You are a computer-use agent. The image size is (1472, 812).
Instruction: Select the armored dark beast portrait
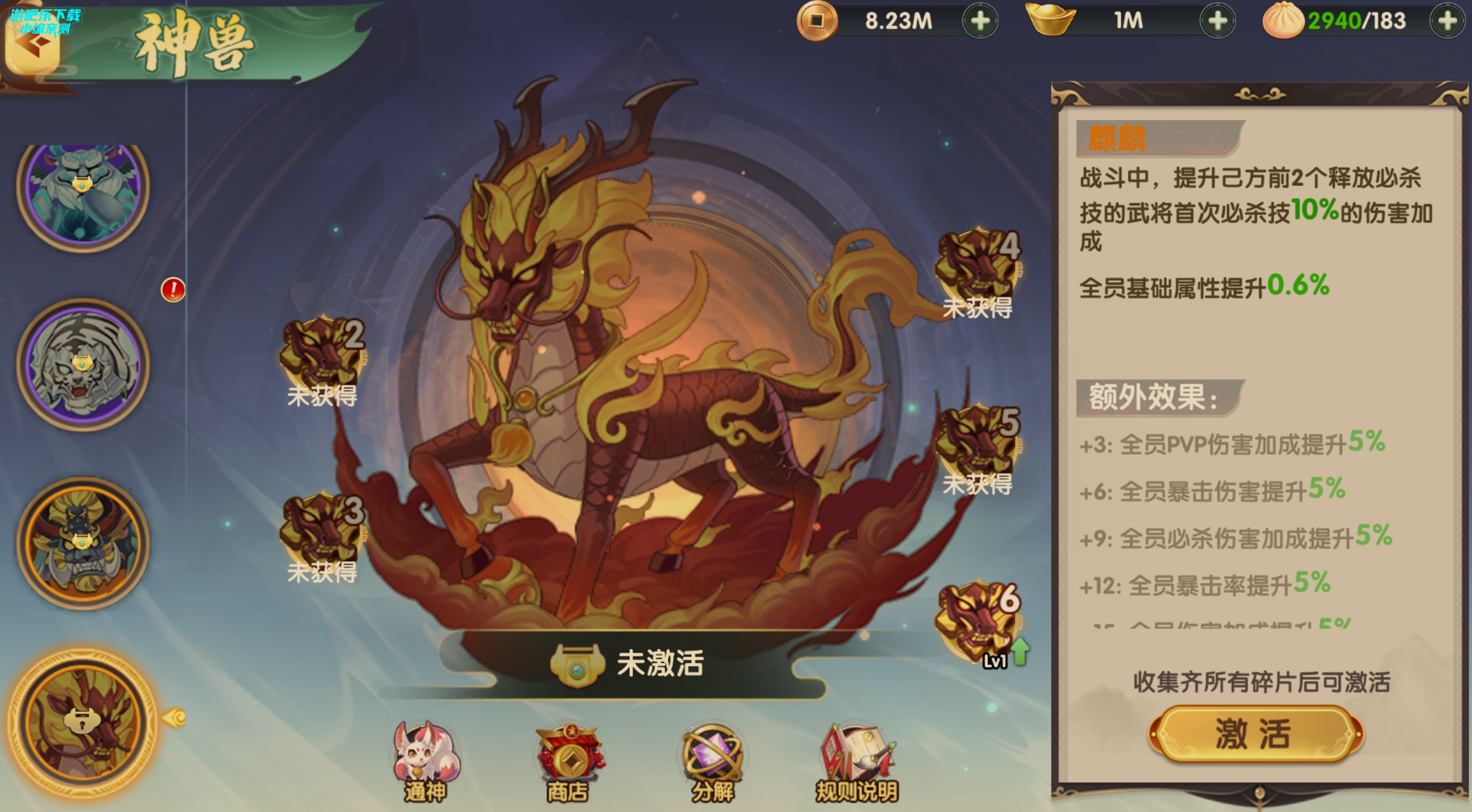pos(83,543)
